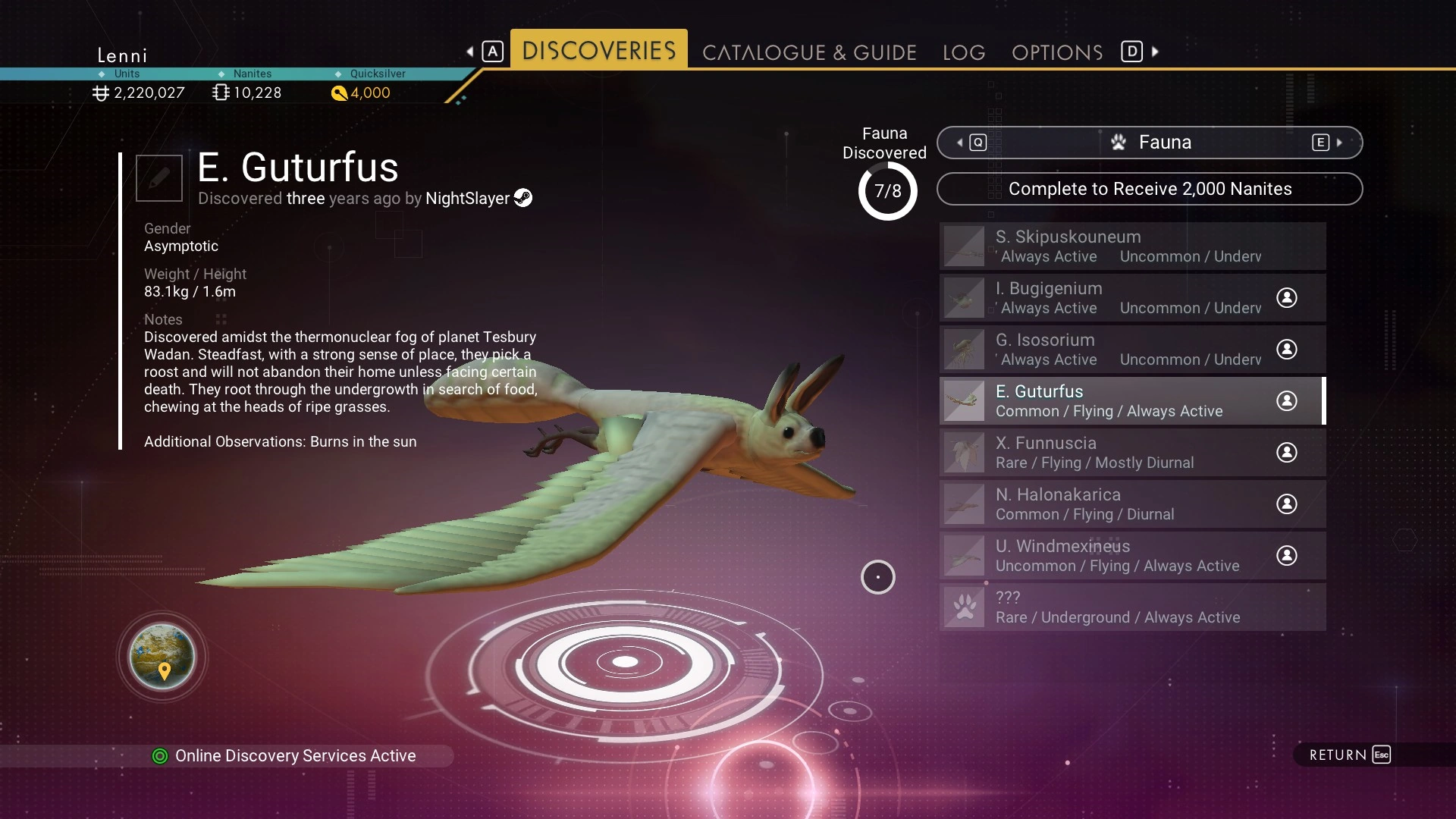Show the X. Funnuscia creature entry

(1132, 452)
